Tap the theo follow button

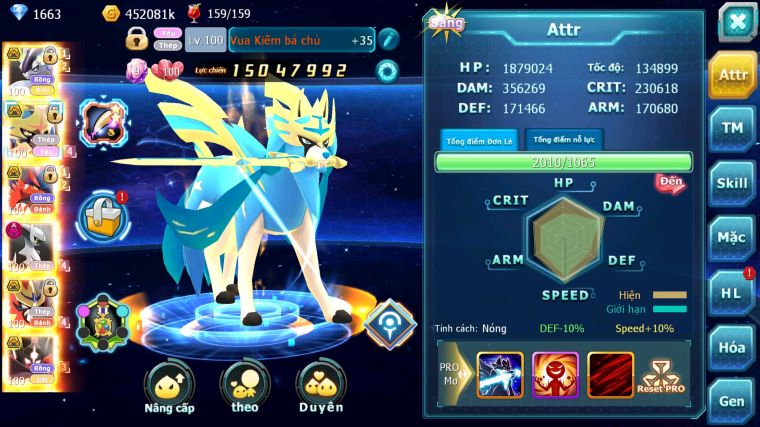click(x=244, y=388)
